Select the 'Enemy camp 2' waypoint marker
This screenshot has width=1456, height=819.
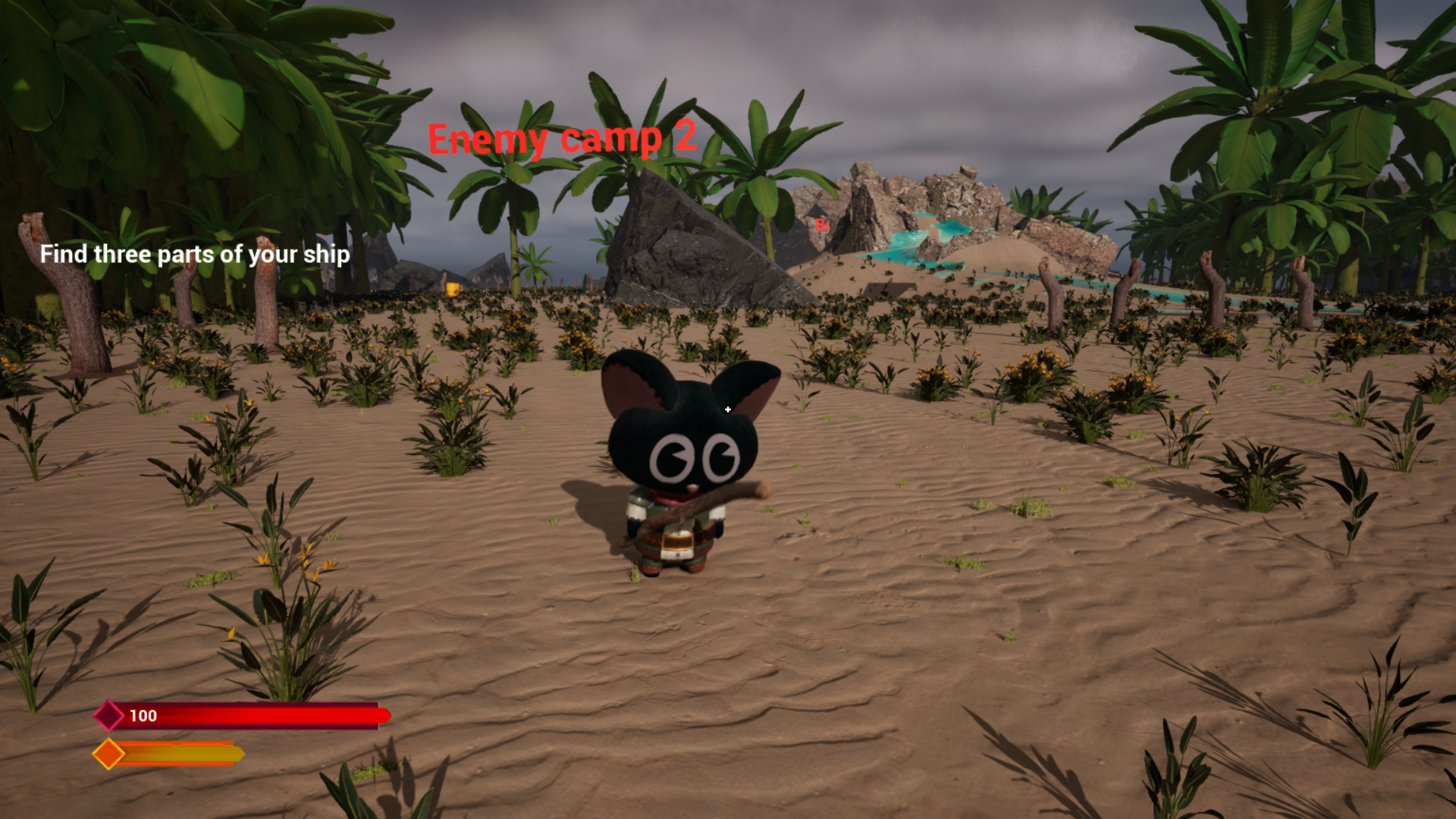point(562,139)
